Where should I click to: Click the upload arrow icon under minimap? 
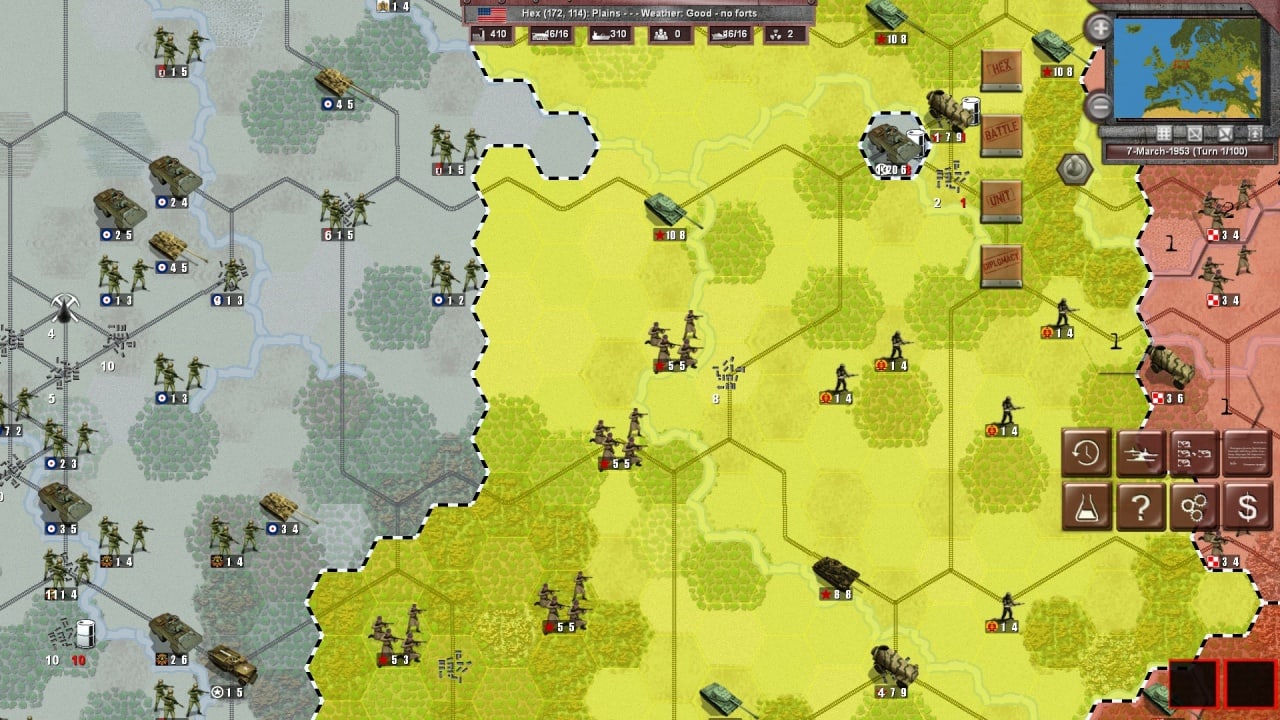pos(1255,133)
